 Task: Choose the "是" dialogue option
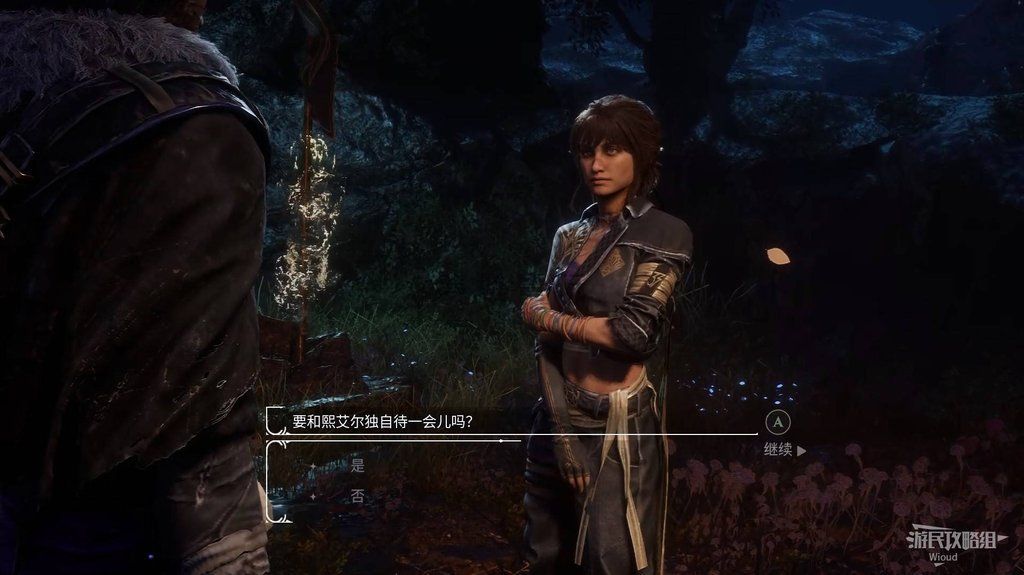coord(357,465)
